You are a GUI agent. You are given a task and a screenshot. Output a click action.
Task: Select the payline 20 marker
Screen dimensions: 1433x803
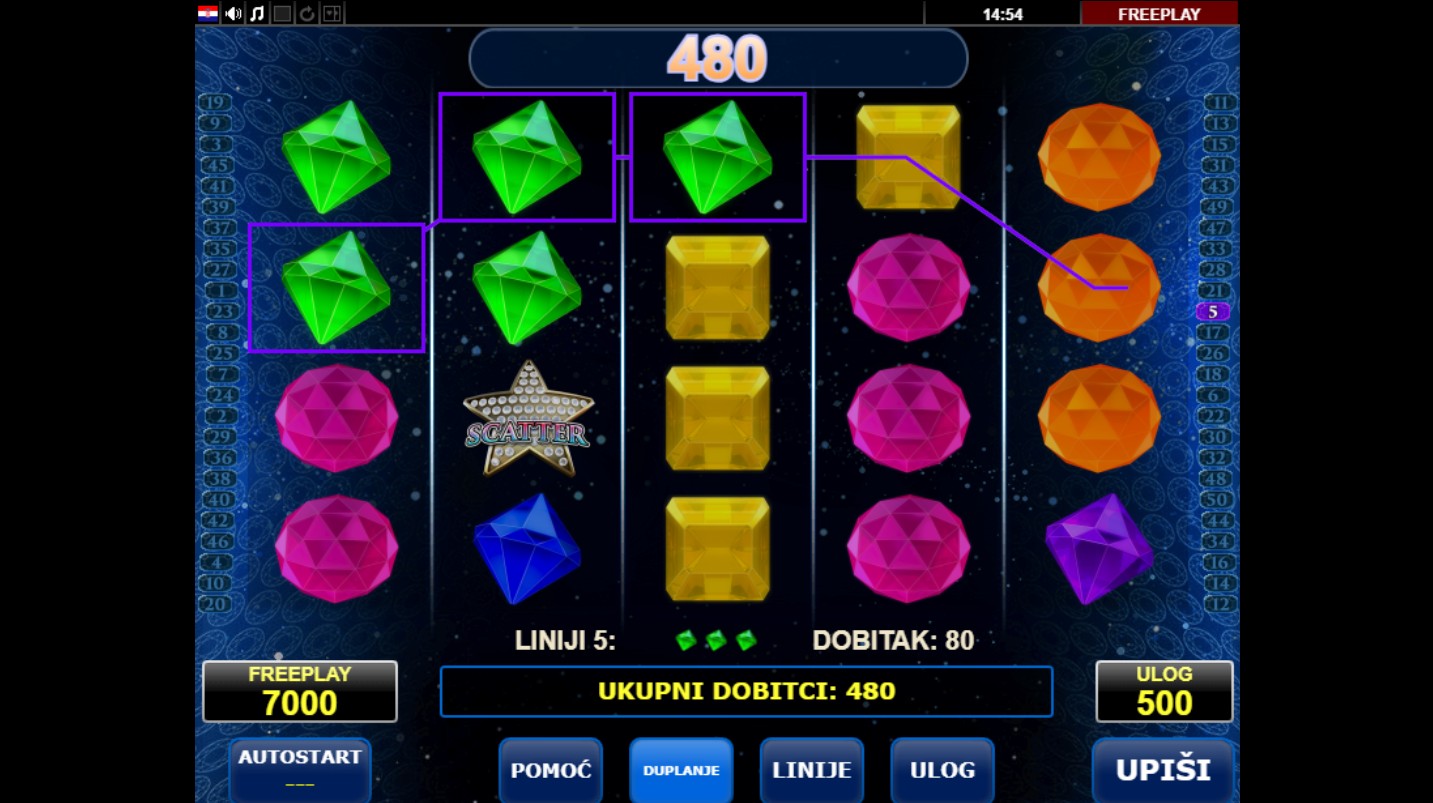click(x=215, y=604)
